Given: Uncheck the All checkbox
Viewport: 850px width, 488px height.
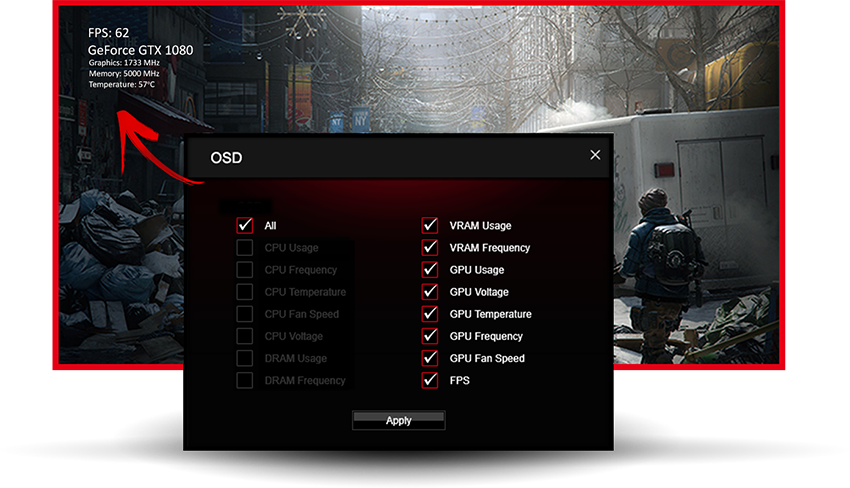Looking at the screenshot, I should coord(245,226).
